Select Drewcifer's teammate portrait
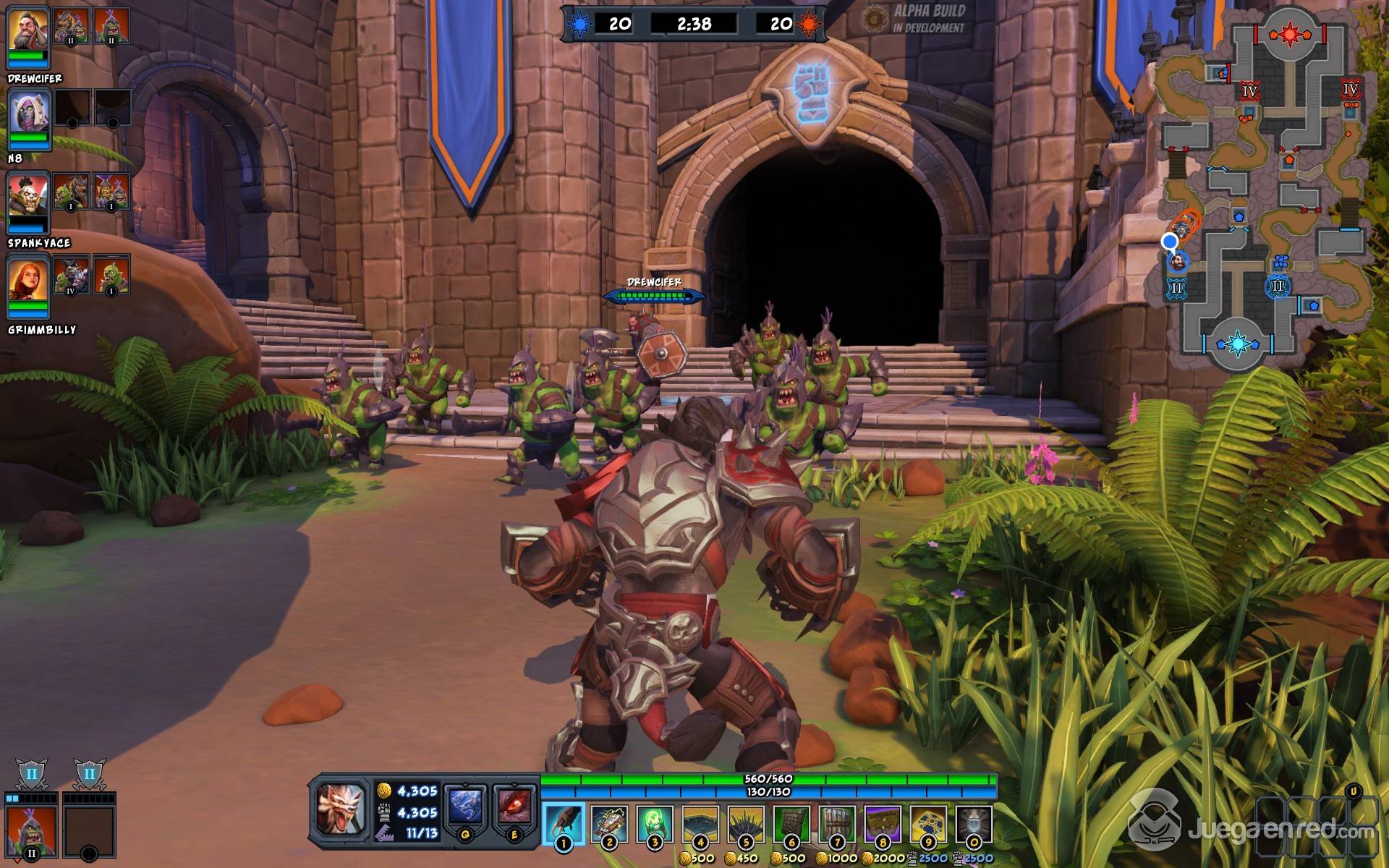The width and height of the screenshot is (1389, 868). tap(28, 30)
